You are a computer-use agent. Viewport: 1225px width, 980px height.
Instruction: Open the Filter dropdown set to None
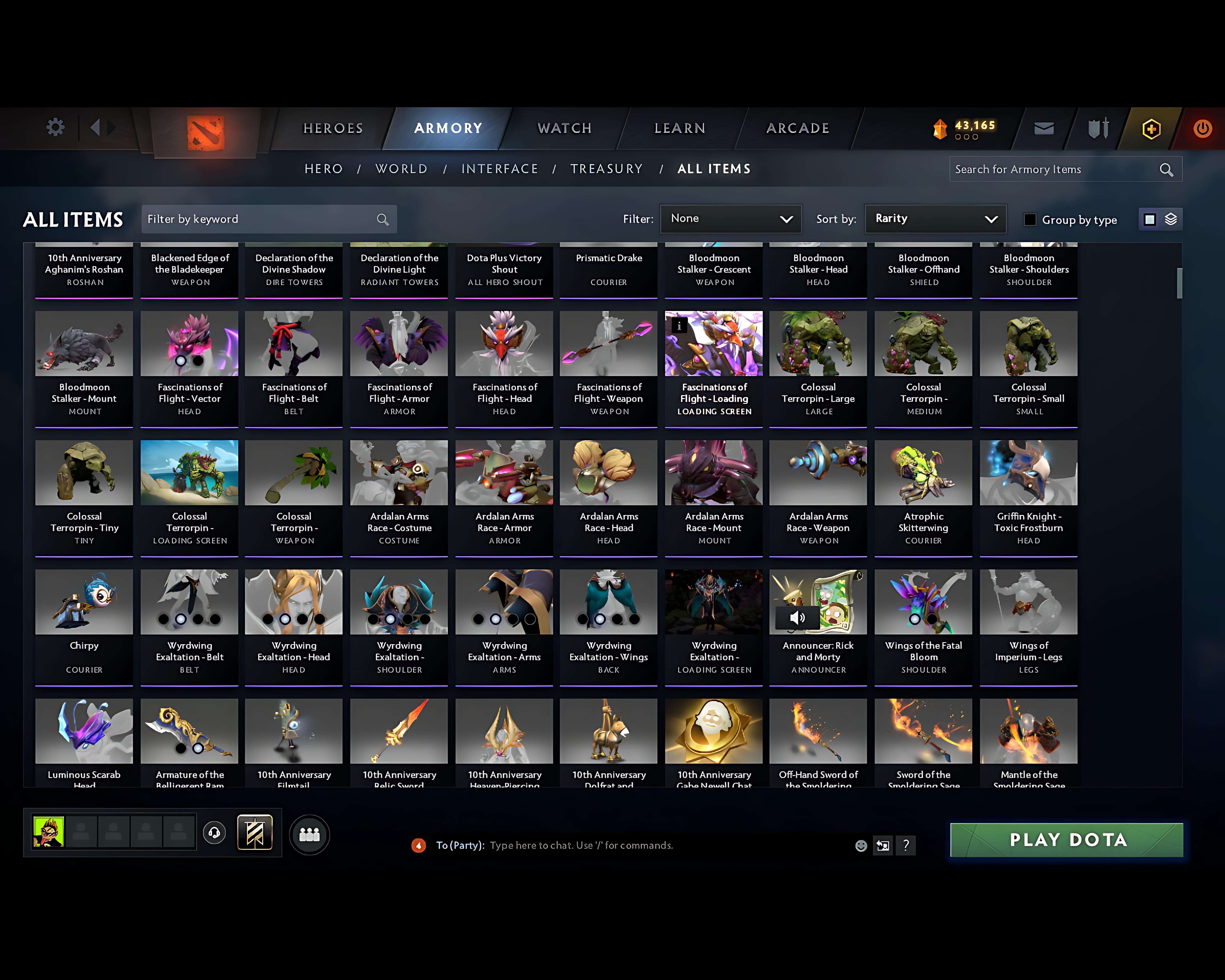[731, 219]
